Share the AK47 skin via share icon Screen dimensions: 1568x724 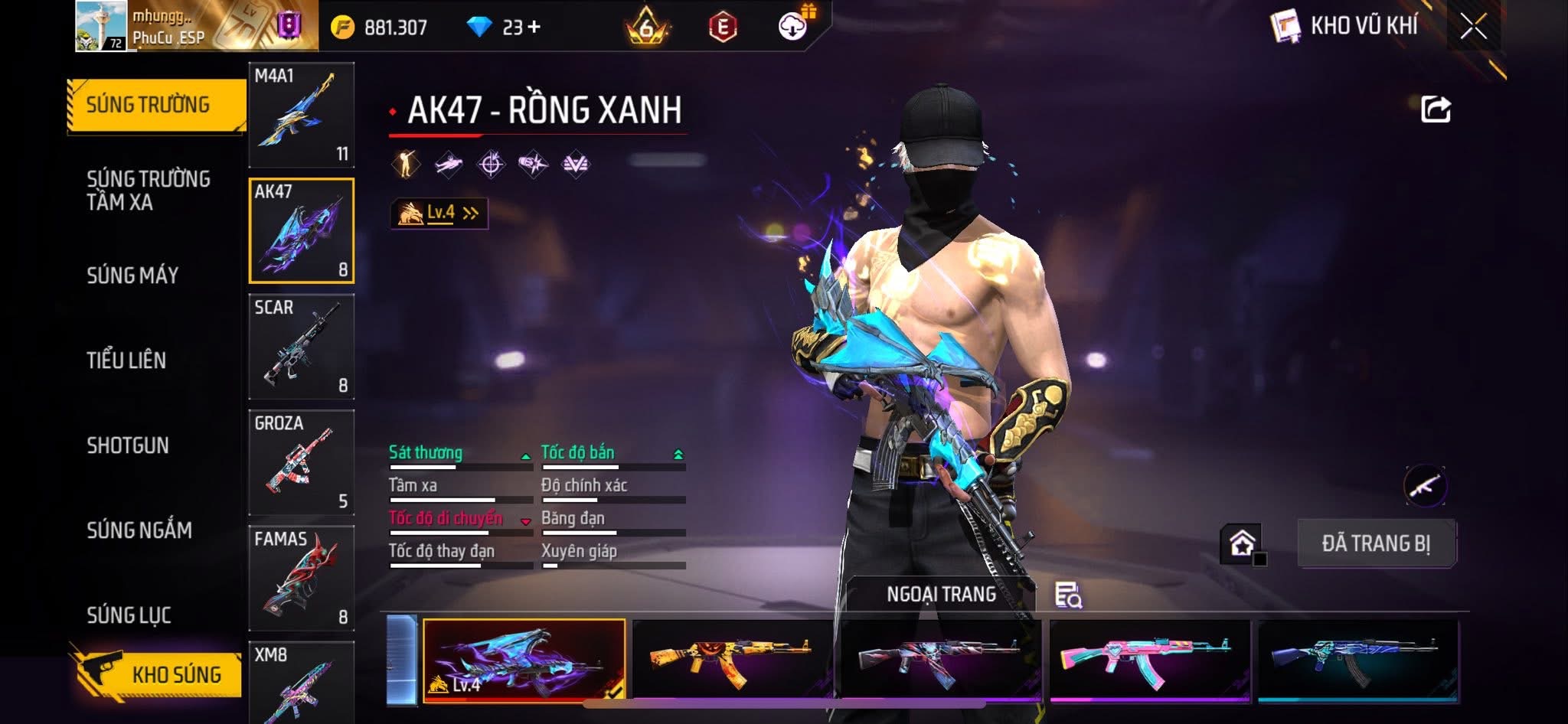tap(1436, 109)
